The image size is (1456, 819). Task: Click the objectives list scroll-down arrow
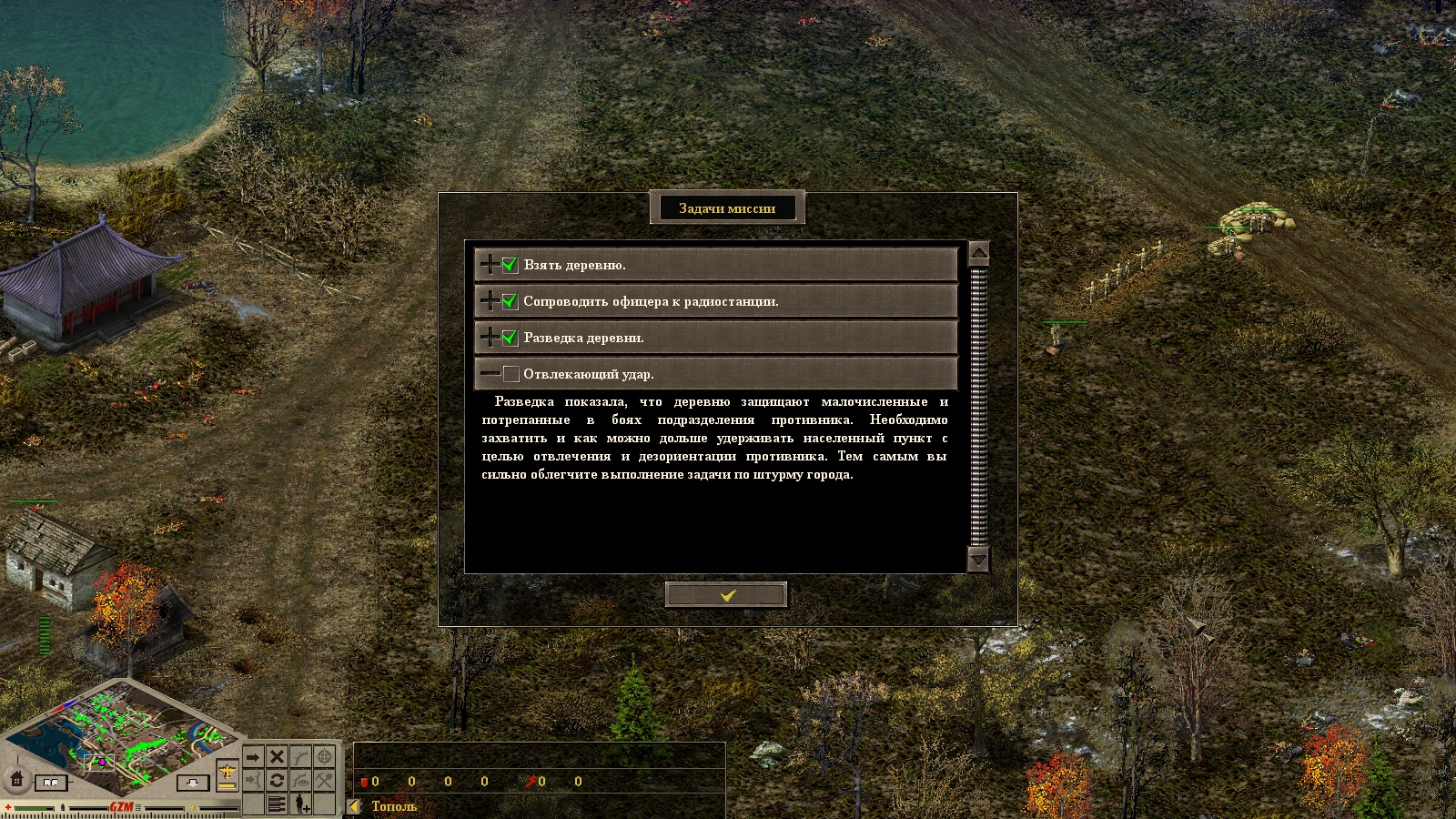point(978,559)
